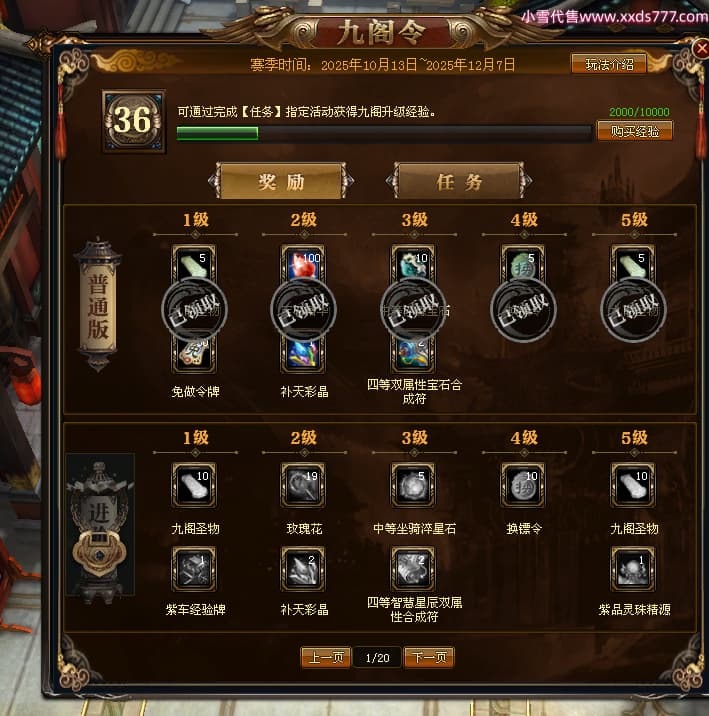Switch to the 任务 tasks tab
709x716 pixels.
click(459, 182)
